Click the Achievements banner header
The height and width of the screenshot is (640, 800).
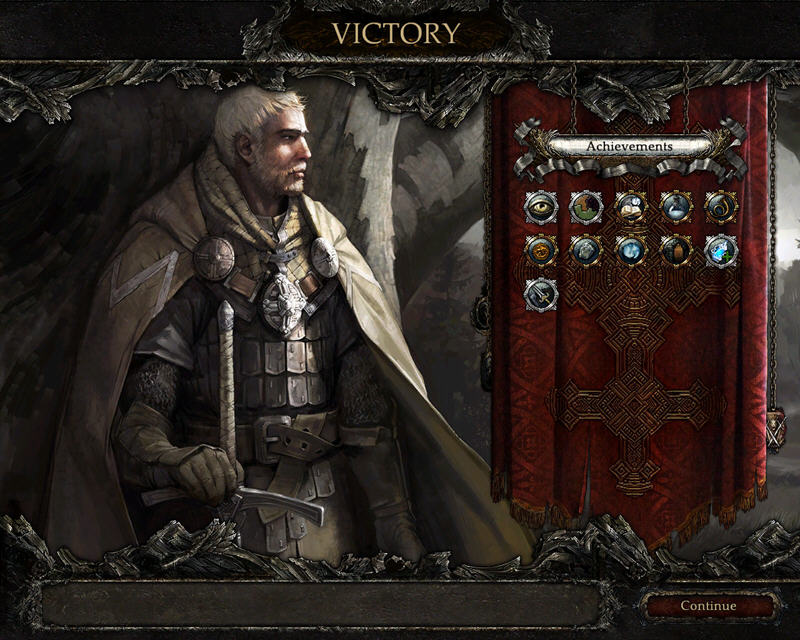[630, 146]
